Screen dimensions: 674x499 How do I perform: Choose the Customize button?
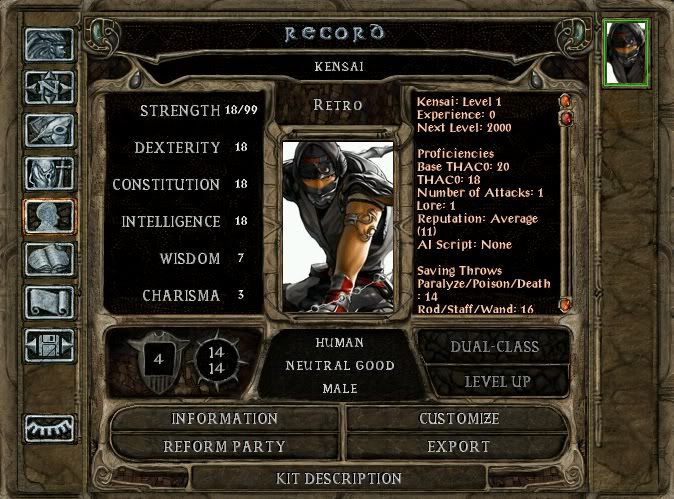[x=459, y=418]
